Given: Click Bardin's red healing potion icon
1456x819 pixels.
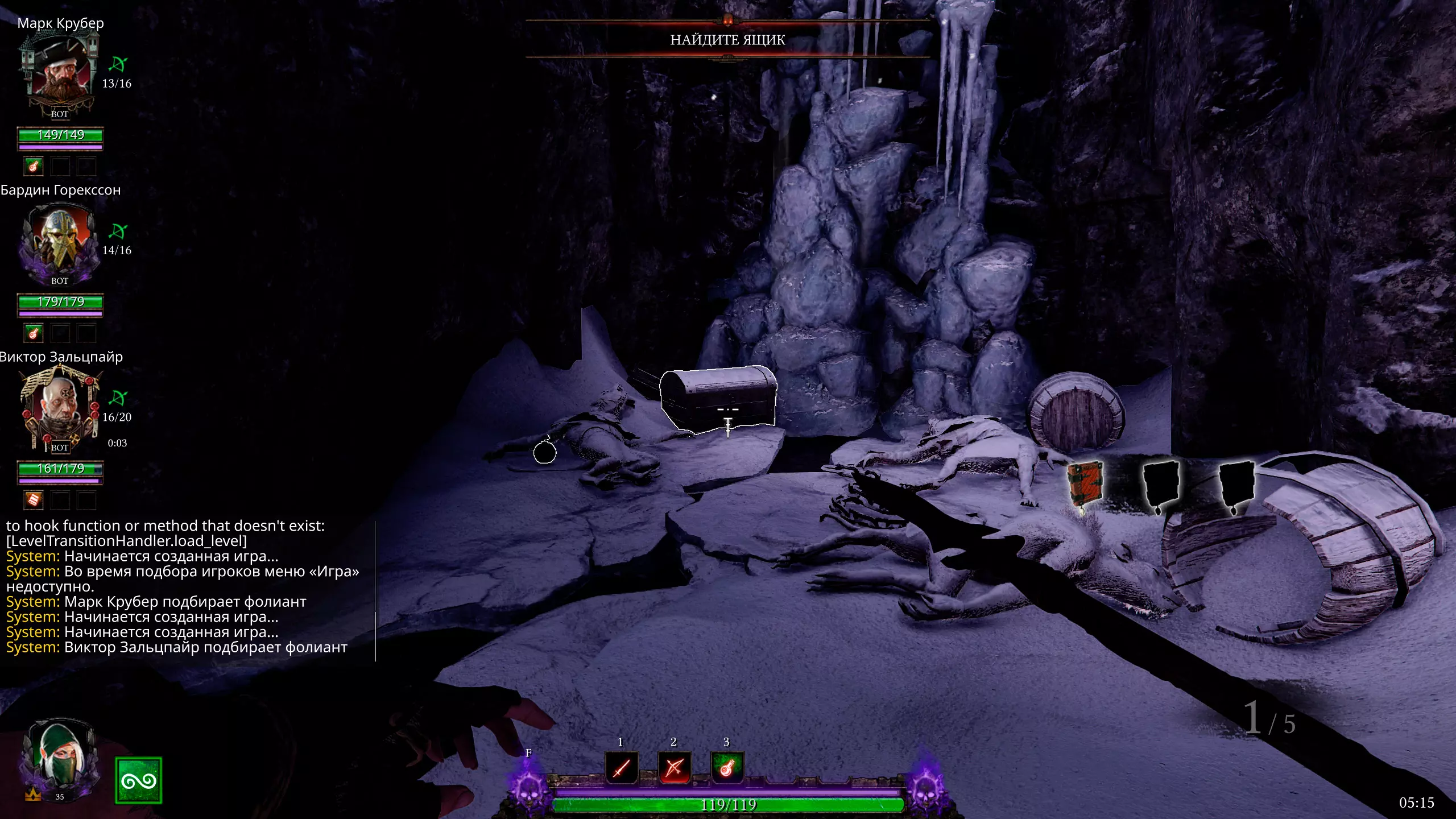Looking at the screenshot, I should (34, 333).
